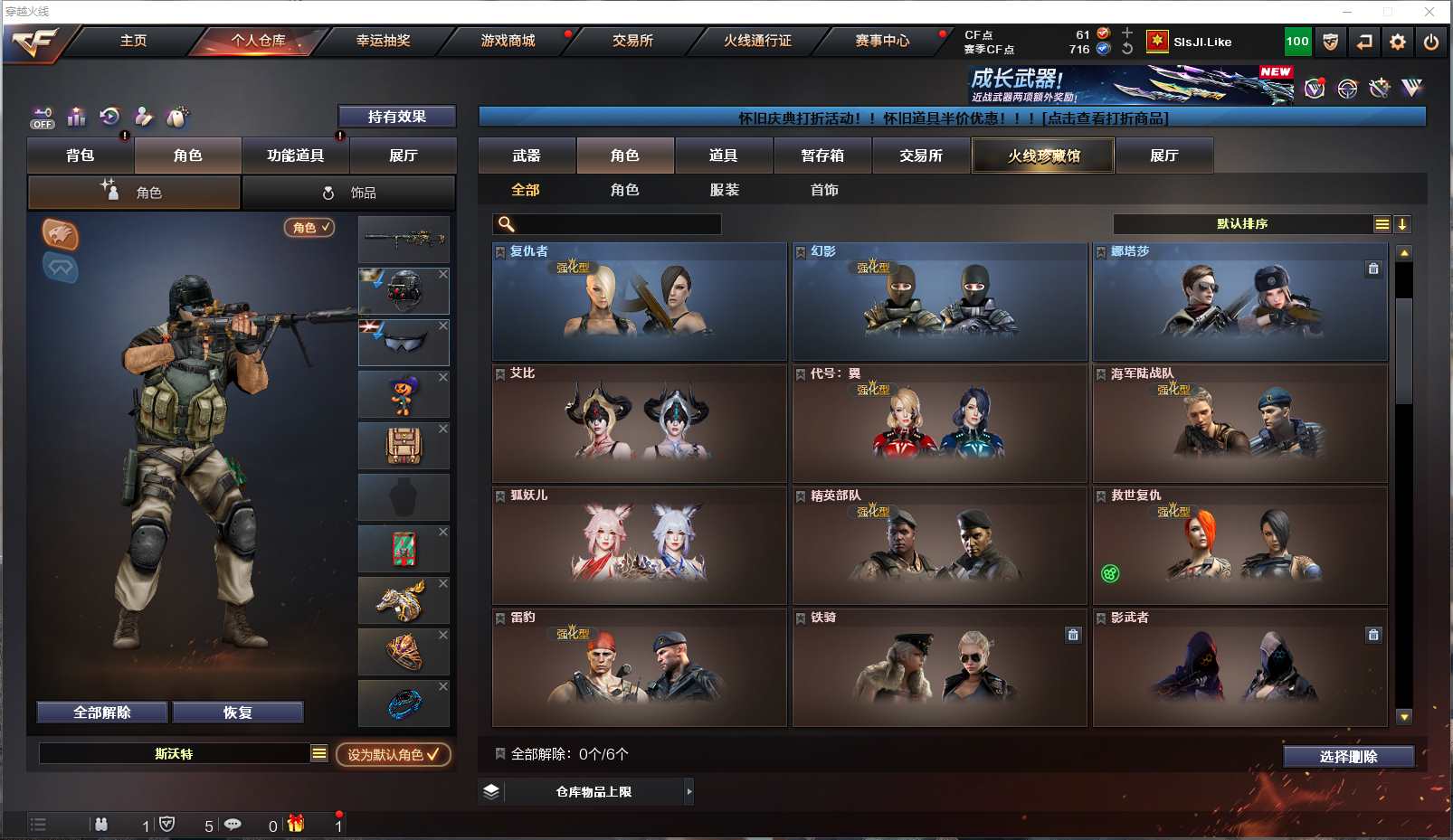This screenshot has height=840, width=1453.
Task: Choose the 狐妖儿 character card
Action: (639, 545)
